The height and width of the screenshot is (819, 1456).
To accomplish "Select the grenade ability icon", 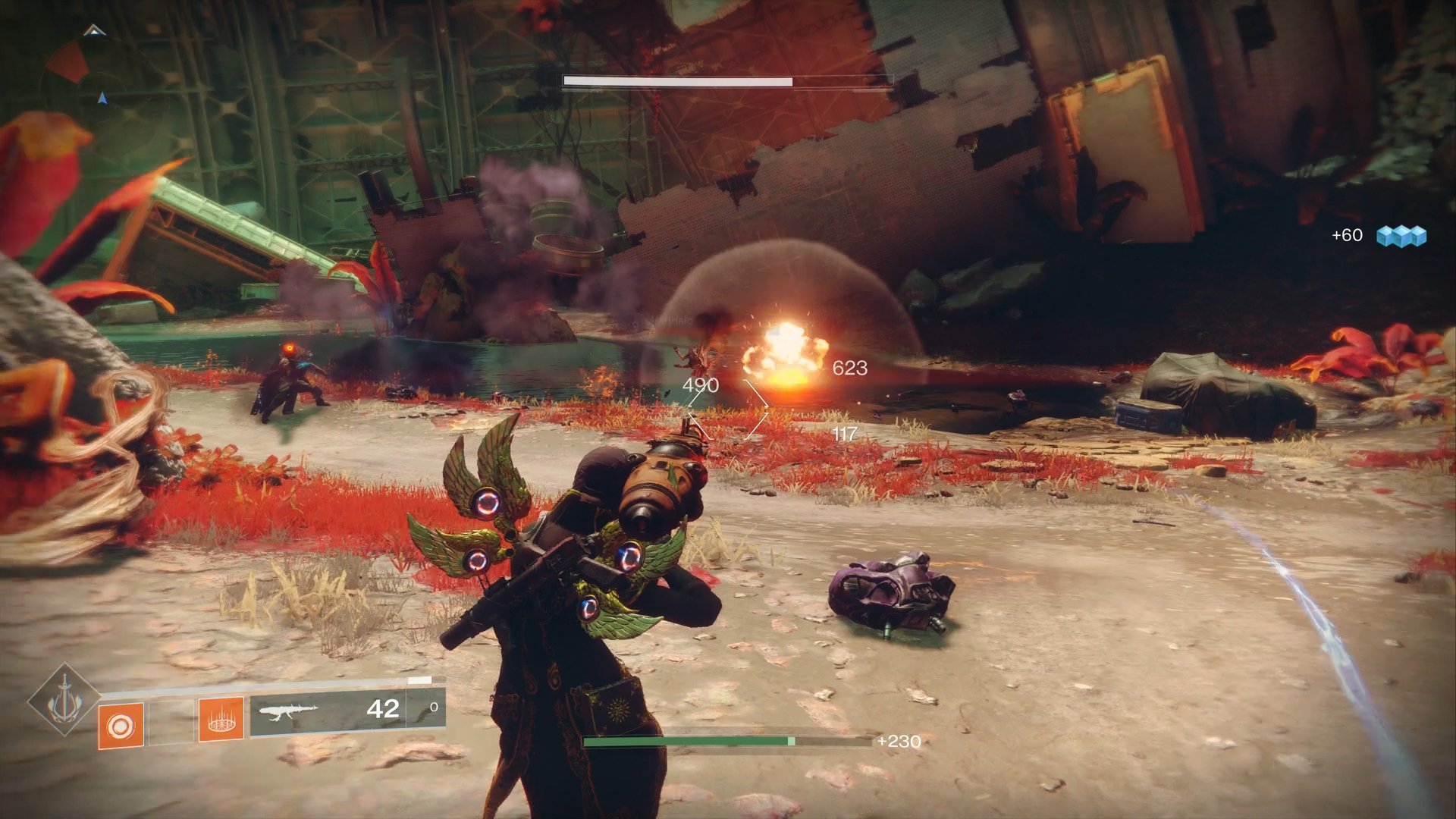I will click(x=120, y=725).
